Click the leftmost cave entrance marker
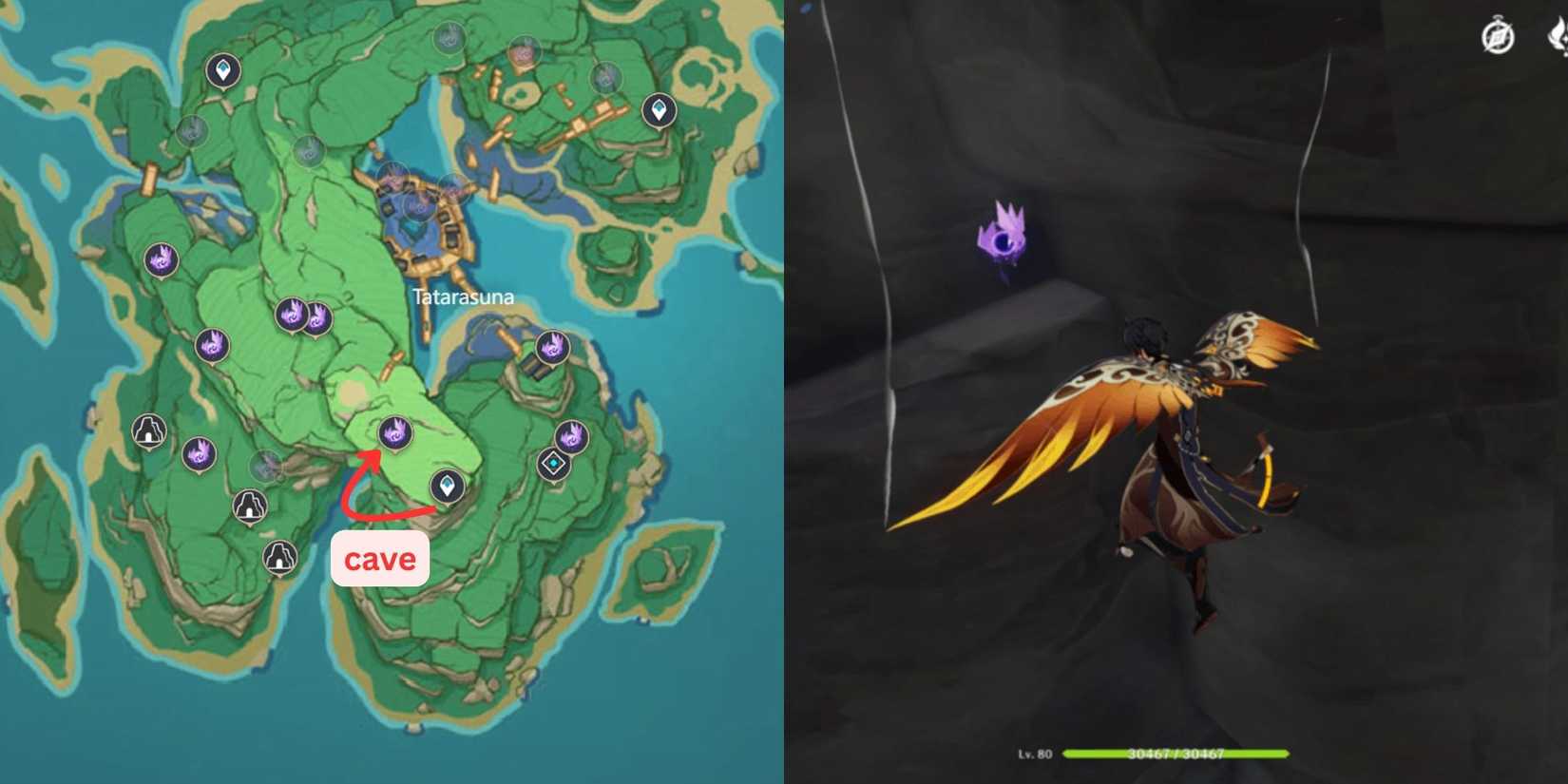 [x=148, y=432]
